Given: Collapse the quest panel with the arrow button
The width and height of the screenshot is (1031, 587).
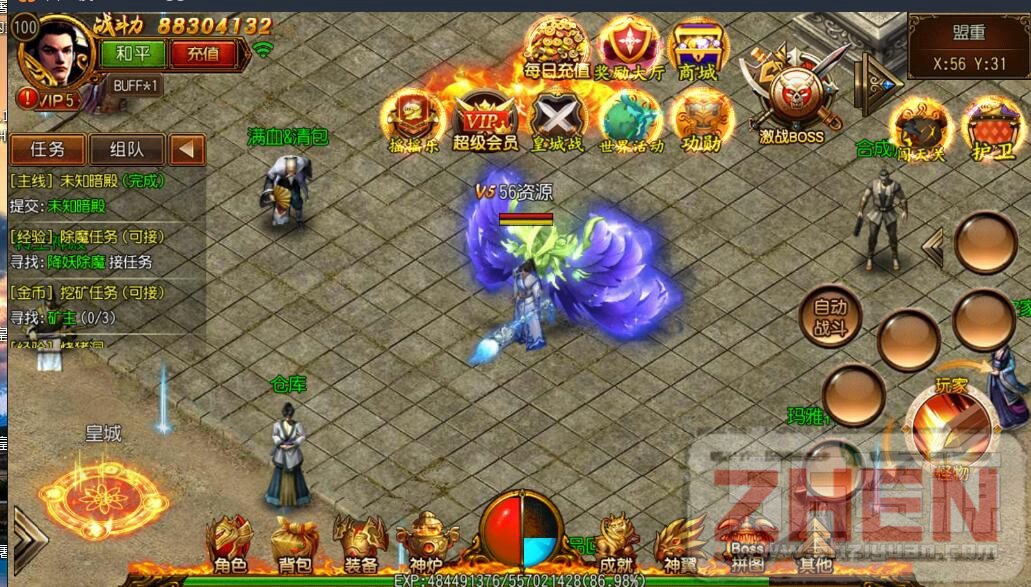Looking at the screenshot, I should pyautogui.click(x=187, y=150).
